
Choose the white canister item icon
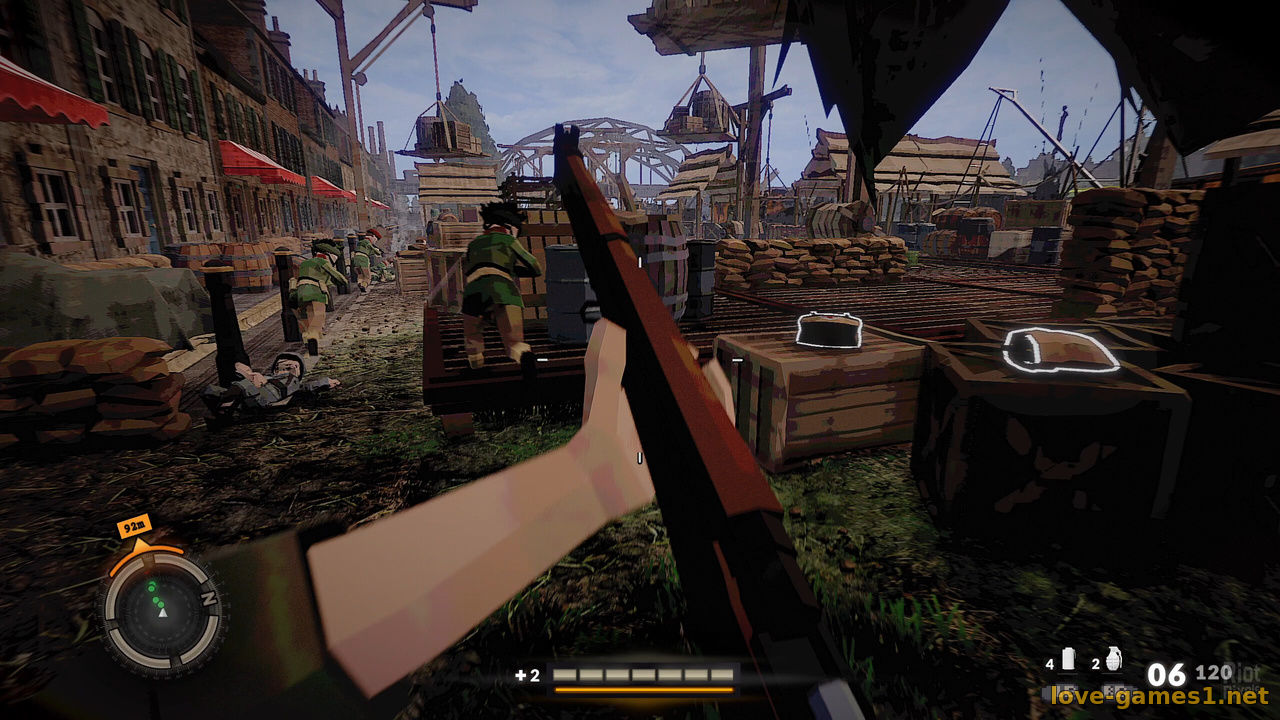pyautogui.click(x=1067, y=658)
